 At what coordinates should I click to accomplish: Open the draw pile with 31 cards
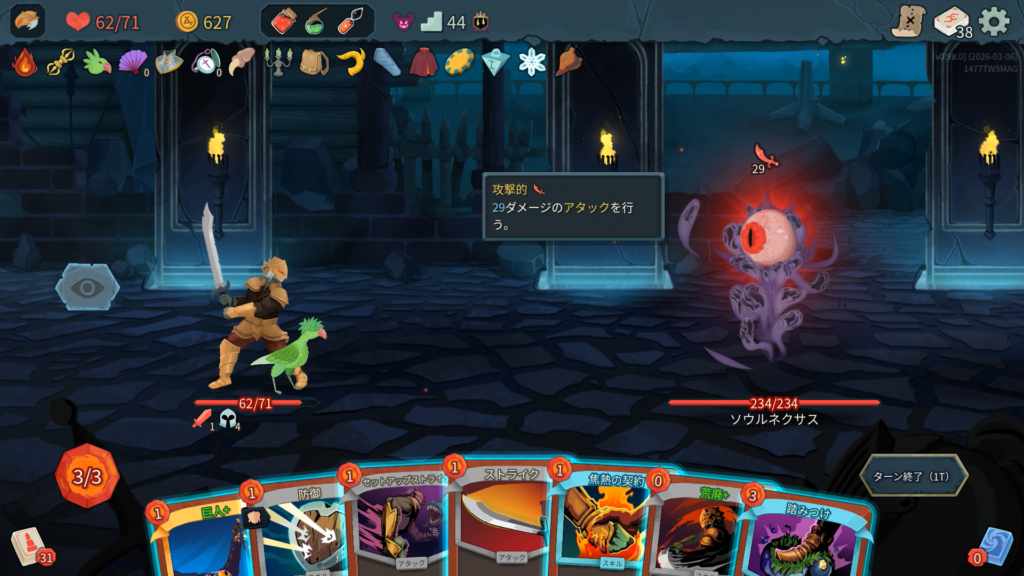(x=30, y=546)
